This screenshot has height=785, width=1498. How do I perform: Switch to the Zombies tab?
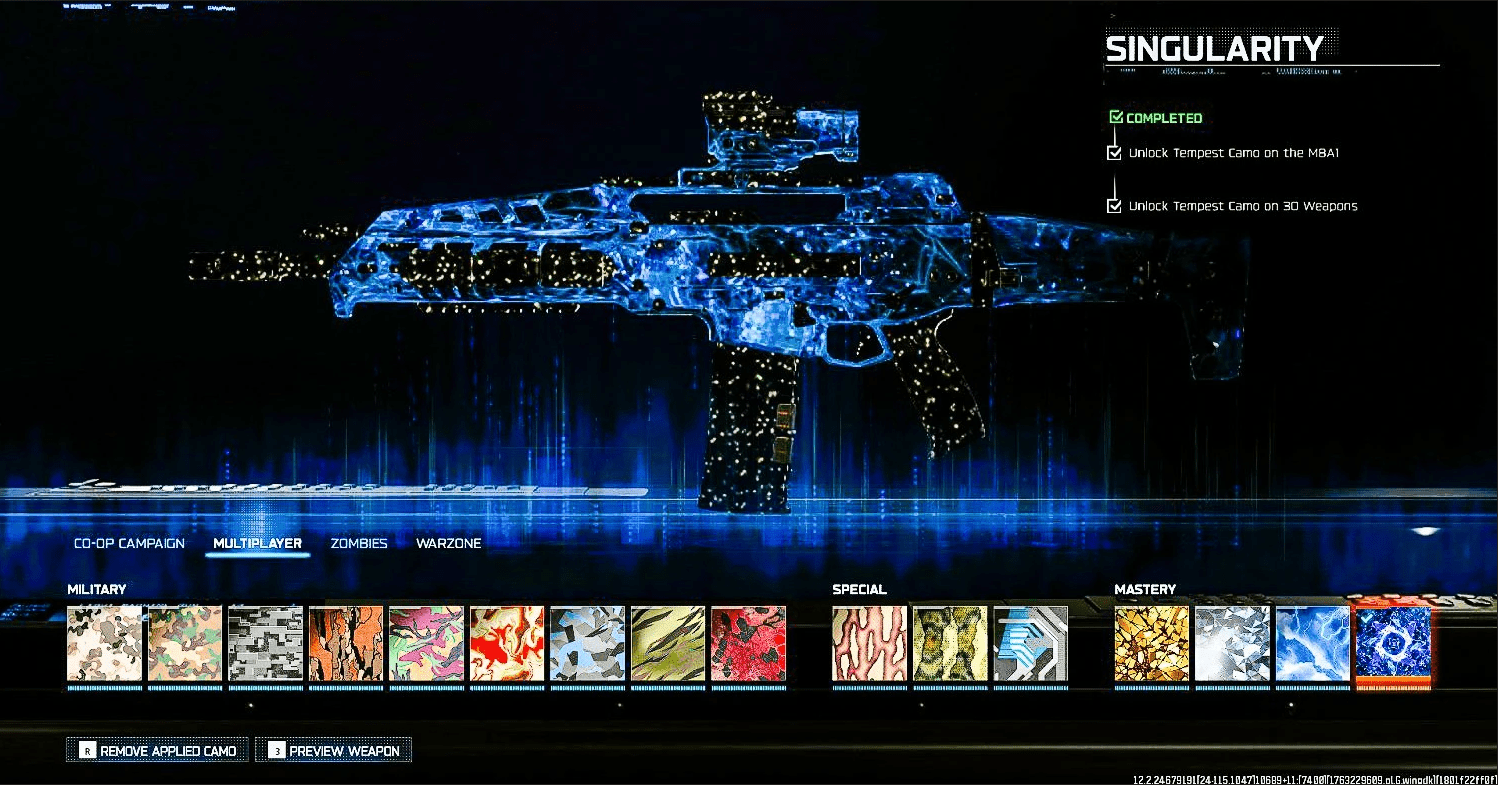(358, 543)
